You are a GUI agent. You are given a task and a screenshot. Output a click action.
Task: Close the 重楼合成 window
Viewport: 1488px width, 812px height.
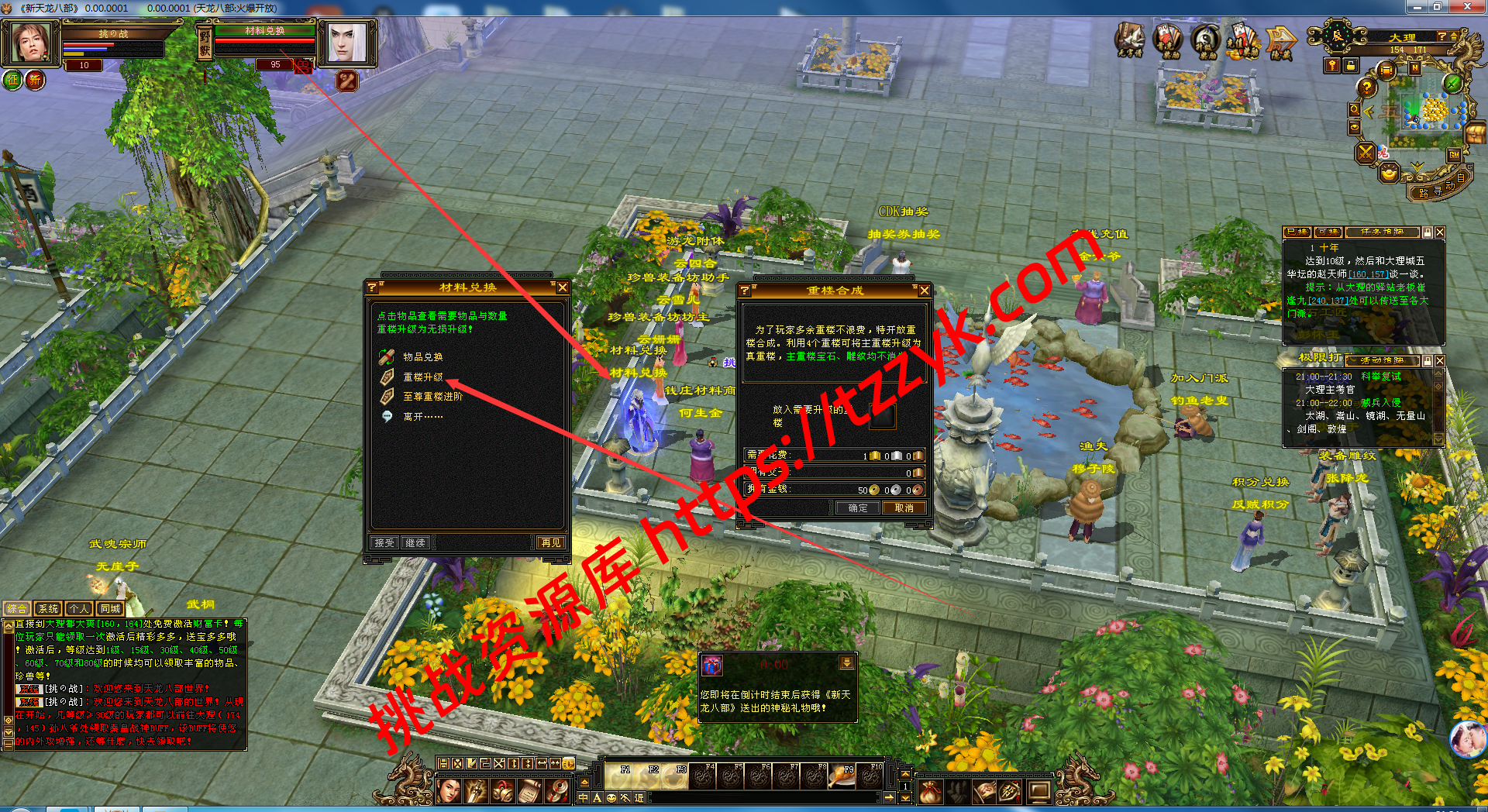(924, 291)
